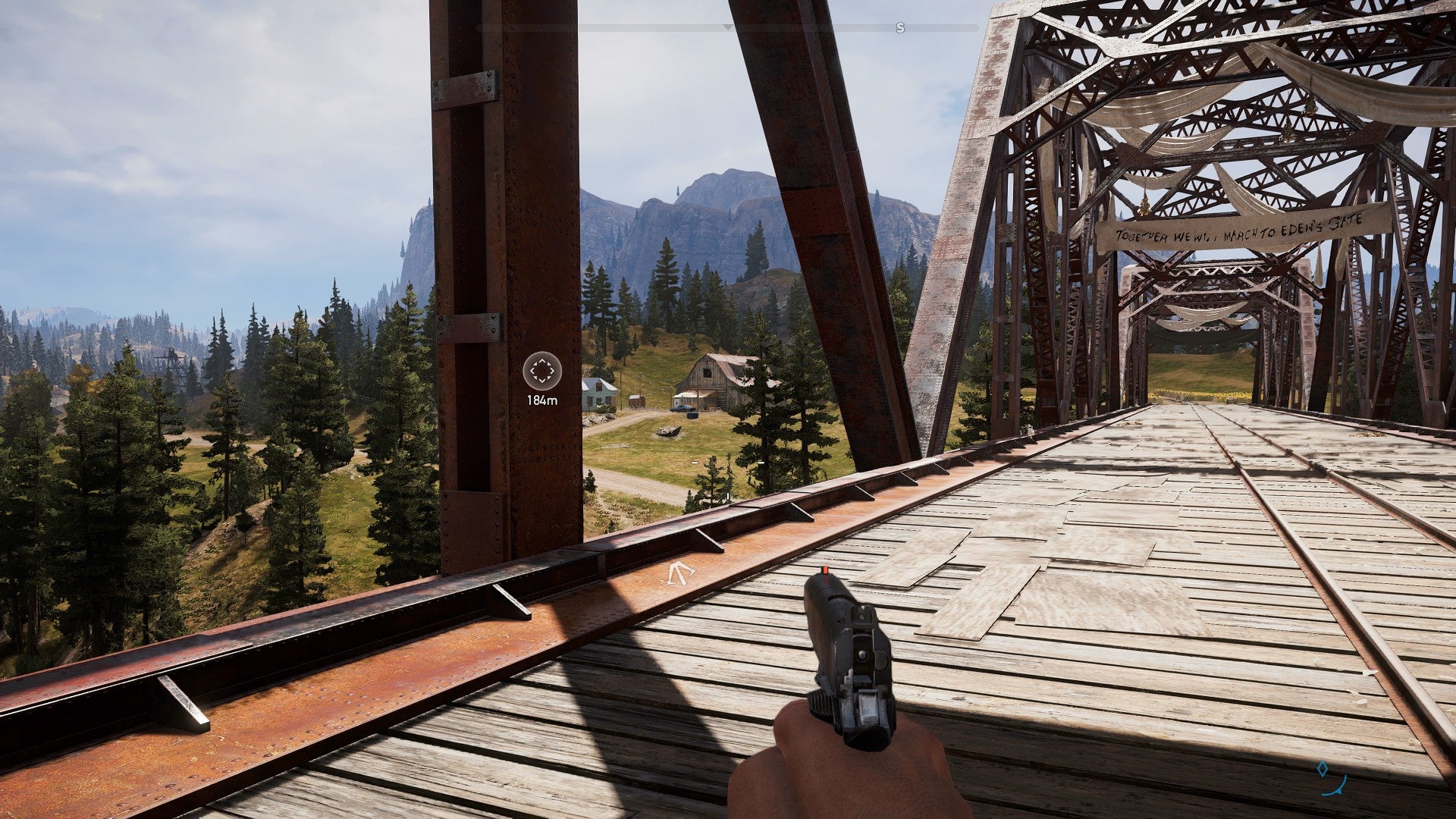The height and width of the screenshot is (819, 1456).
Task: Select the 184m distance waypoint indicator
Action: tap(542, 400)
